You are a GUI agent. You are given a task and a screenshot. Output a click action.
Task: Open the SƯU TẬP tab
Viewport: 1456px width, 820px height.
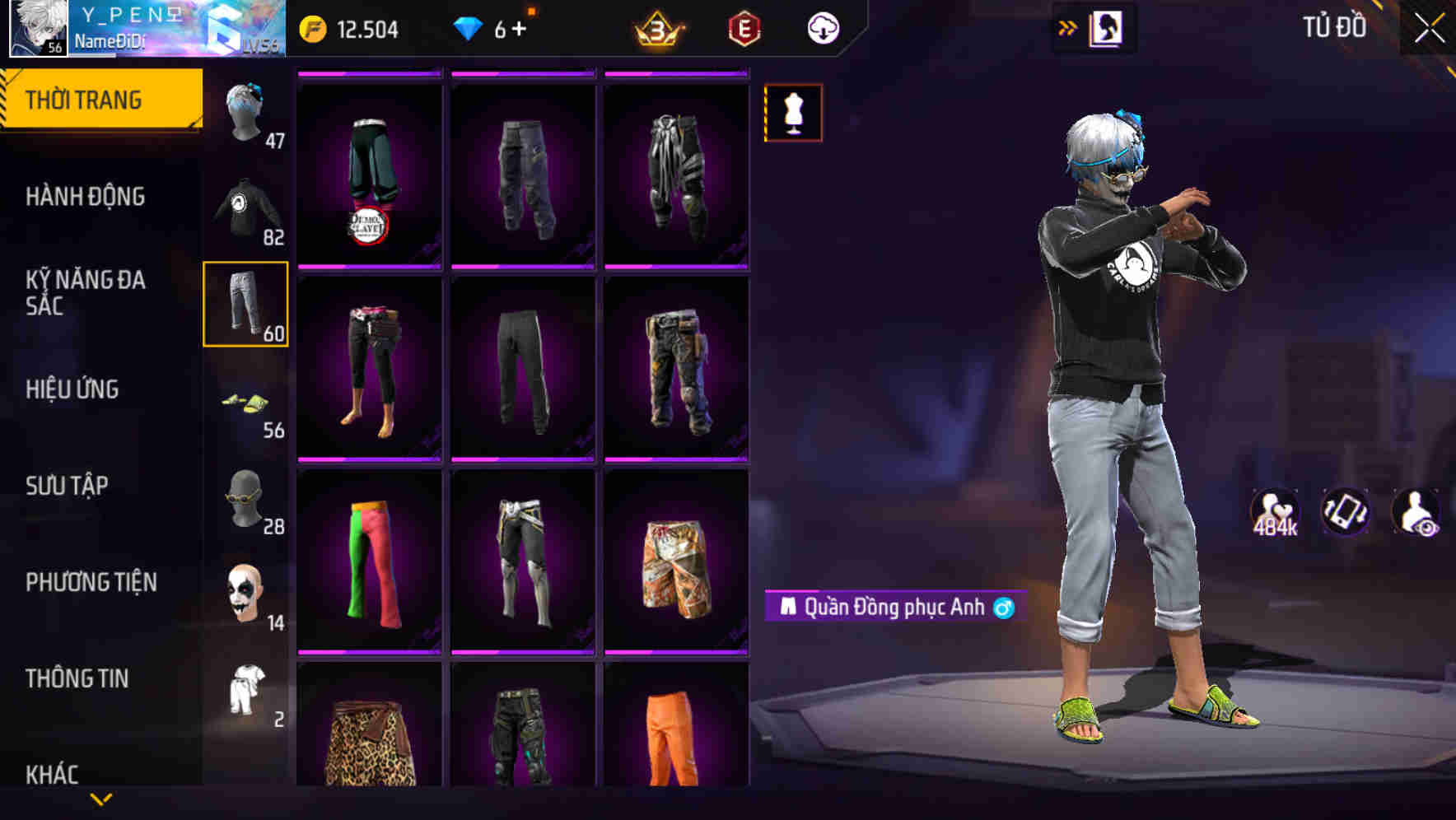66,486
